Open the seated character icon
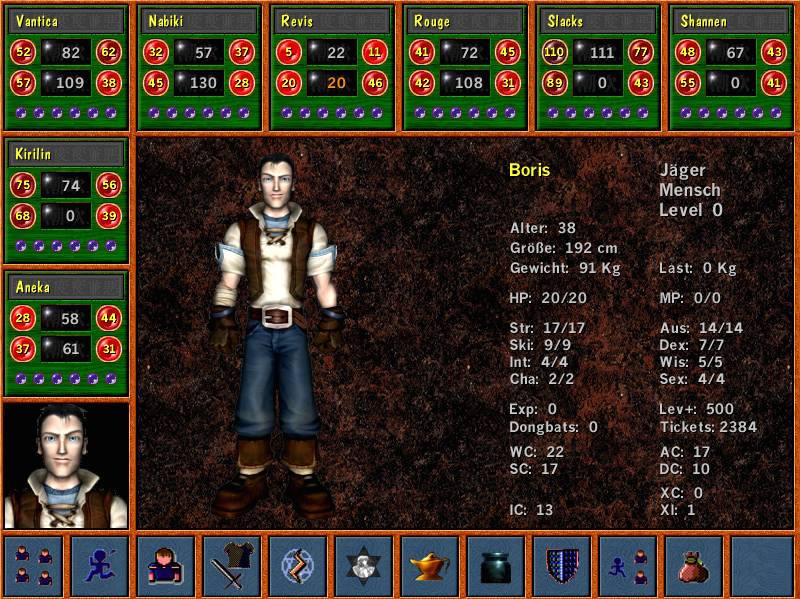The image size is (800, 599). 166,565
